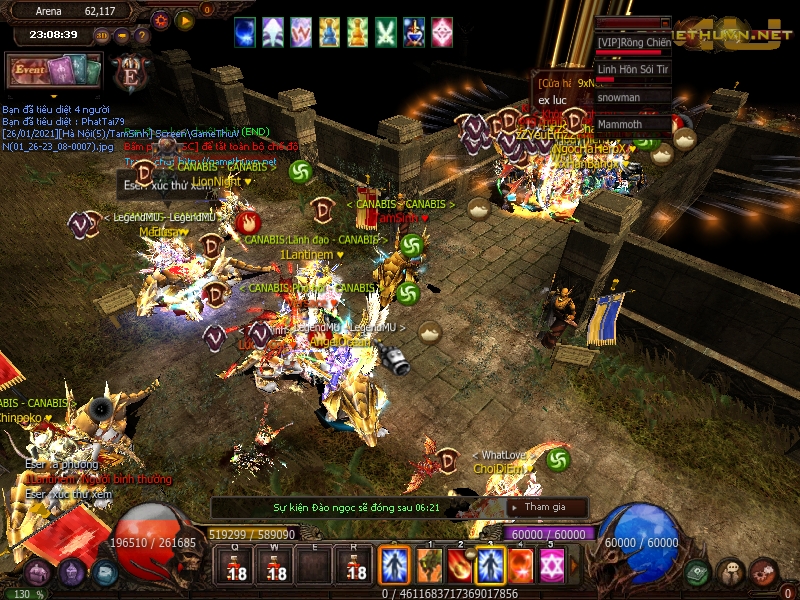Click the winged E crest icon
Viewport: 800px width, 600px height.
(x=130, y=72)
